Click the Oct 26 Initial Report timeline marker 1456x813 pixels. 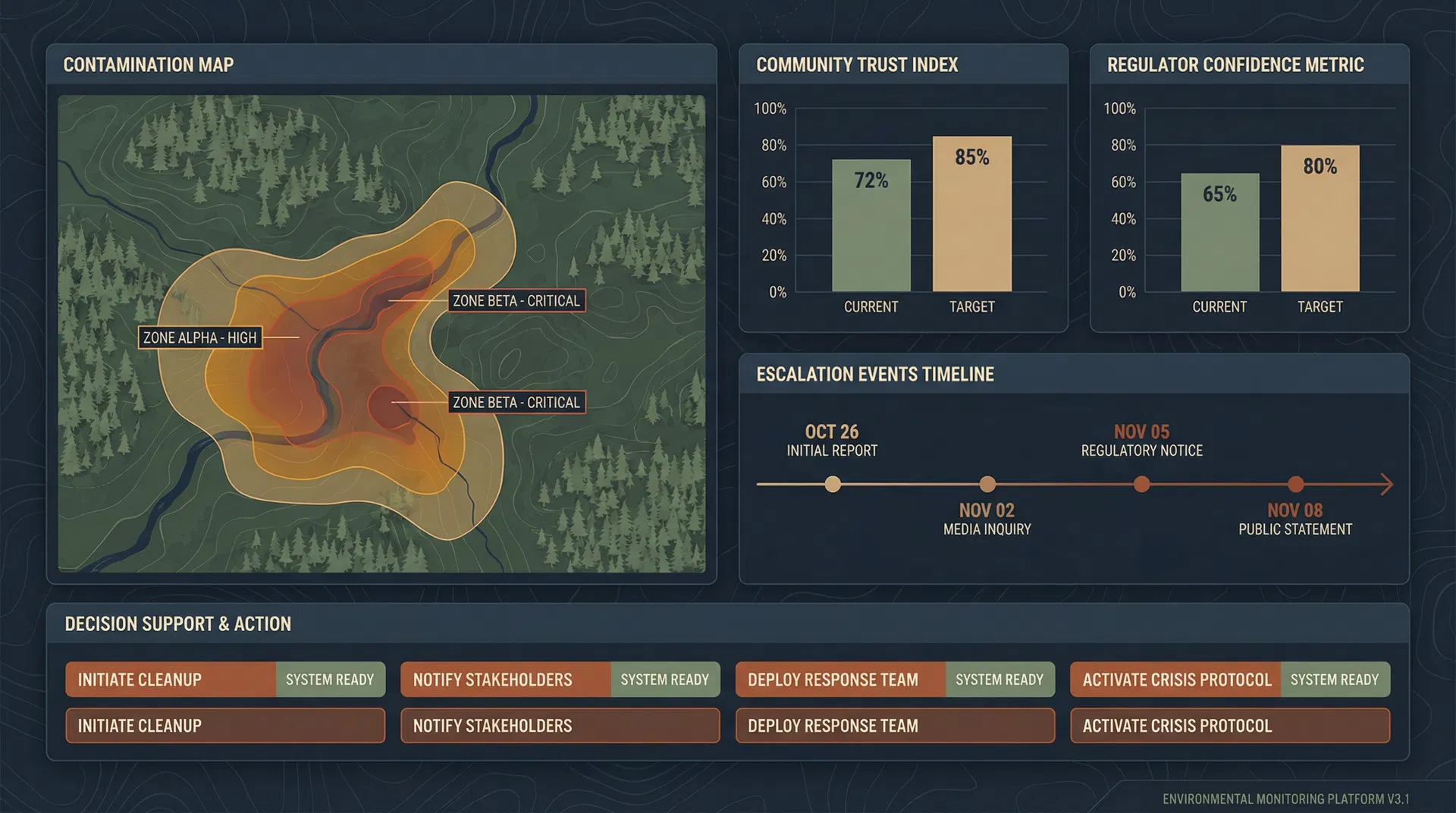(833, 484)
